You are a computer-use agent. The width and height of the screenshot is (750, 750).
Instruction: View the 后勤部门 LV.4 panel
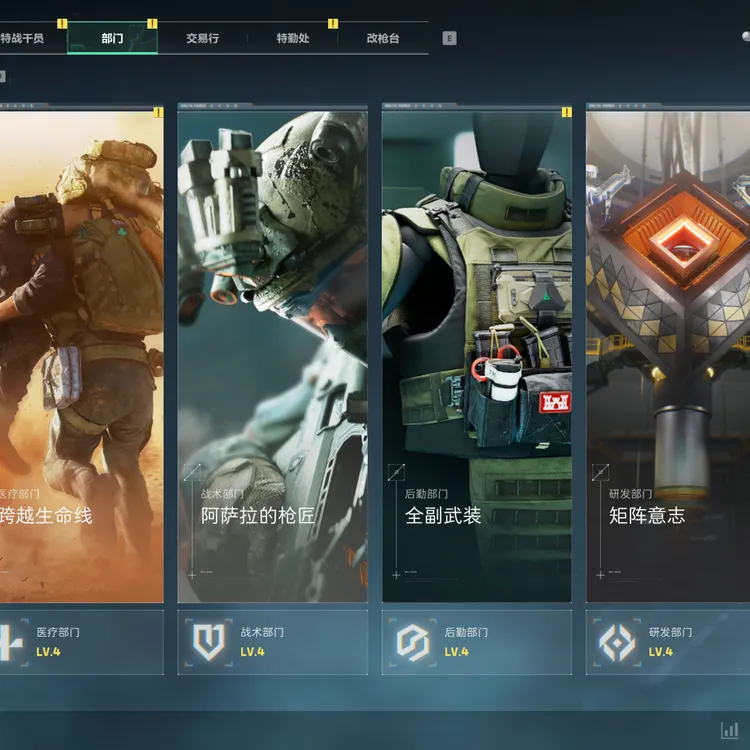point(476,642)
